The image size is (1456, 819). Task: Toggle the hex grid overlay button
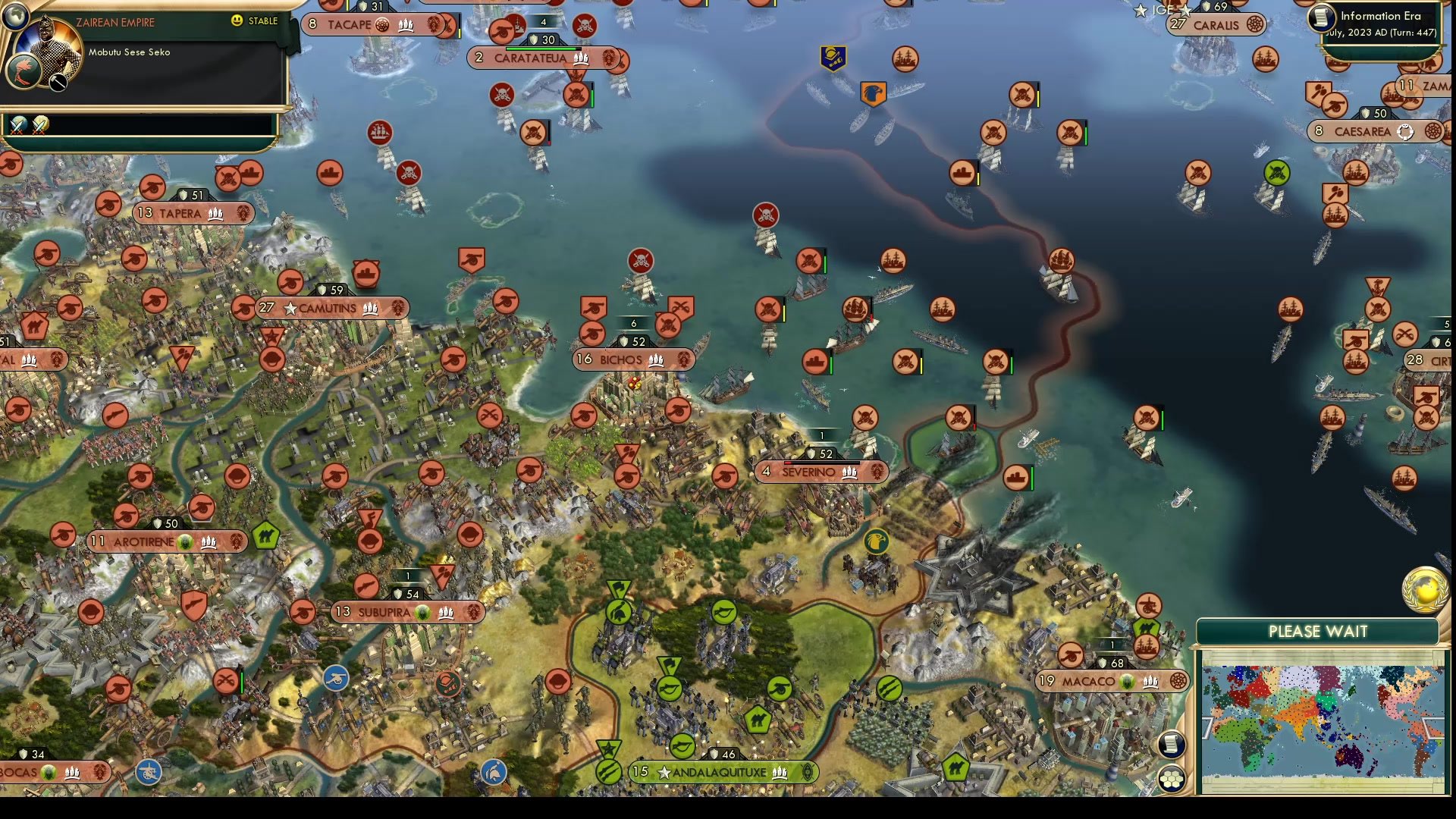click(x=1172, y=777)
